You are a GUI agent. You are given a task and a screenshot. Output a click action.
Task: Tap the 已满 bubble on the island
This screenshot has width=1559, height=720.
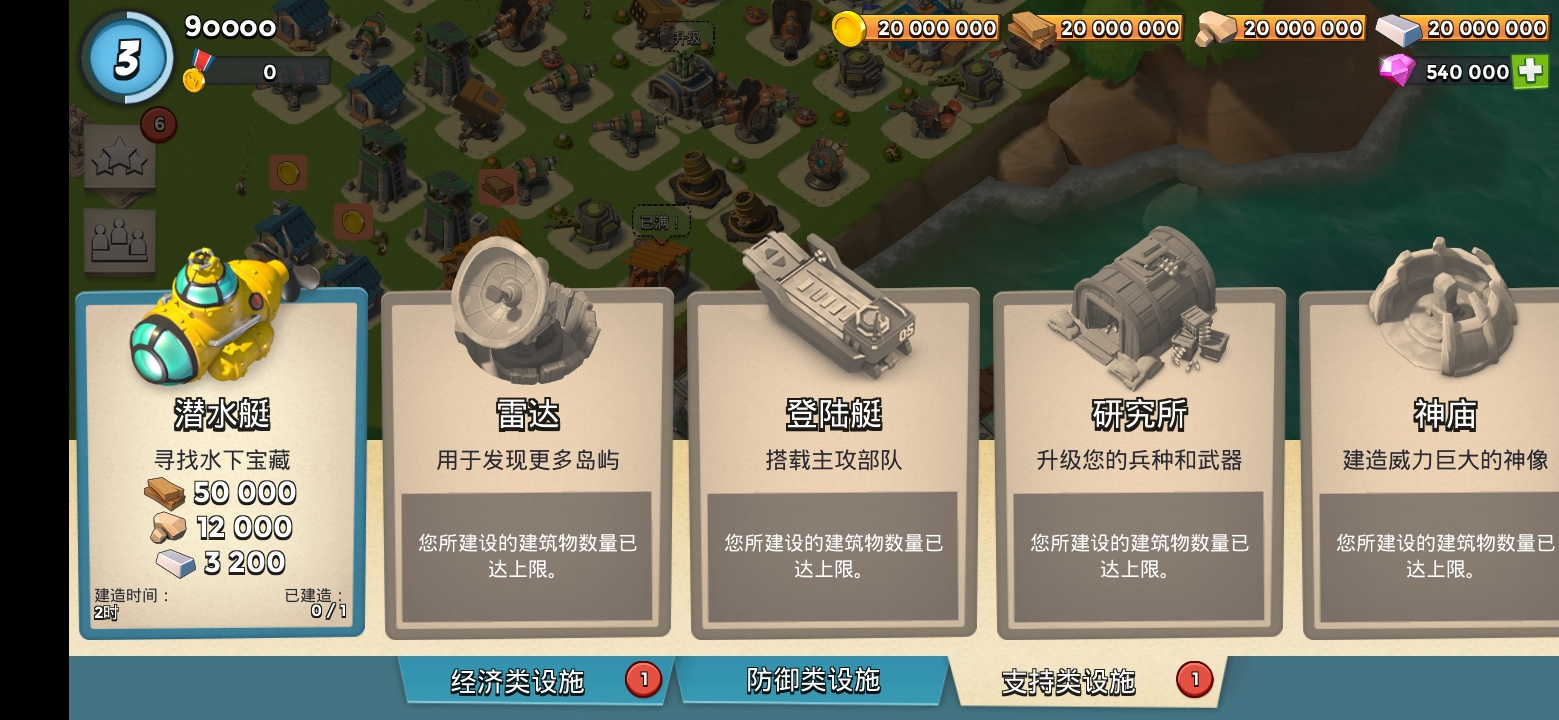(x=662, y=222)
